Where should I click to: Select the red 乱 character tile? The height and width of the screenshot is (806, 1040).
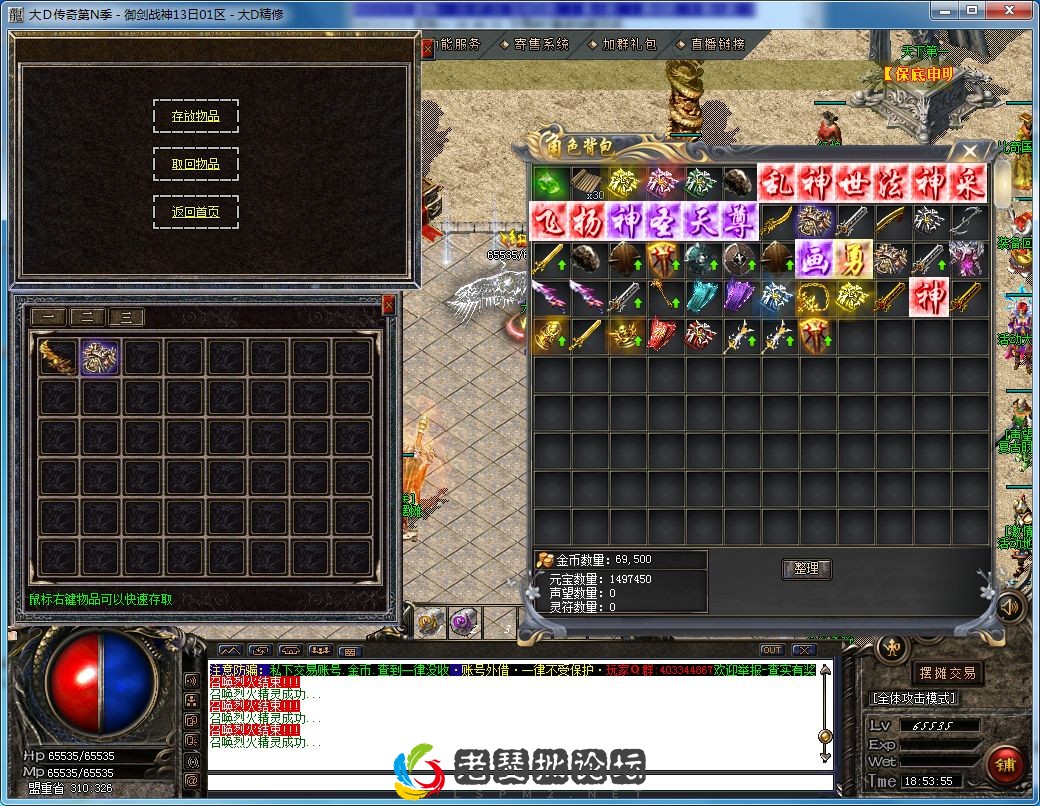776,182
